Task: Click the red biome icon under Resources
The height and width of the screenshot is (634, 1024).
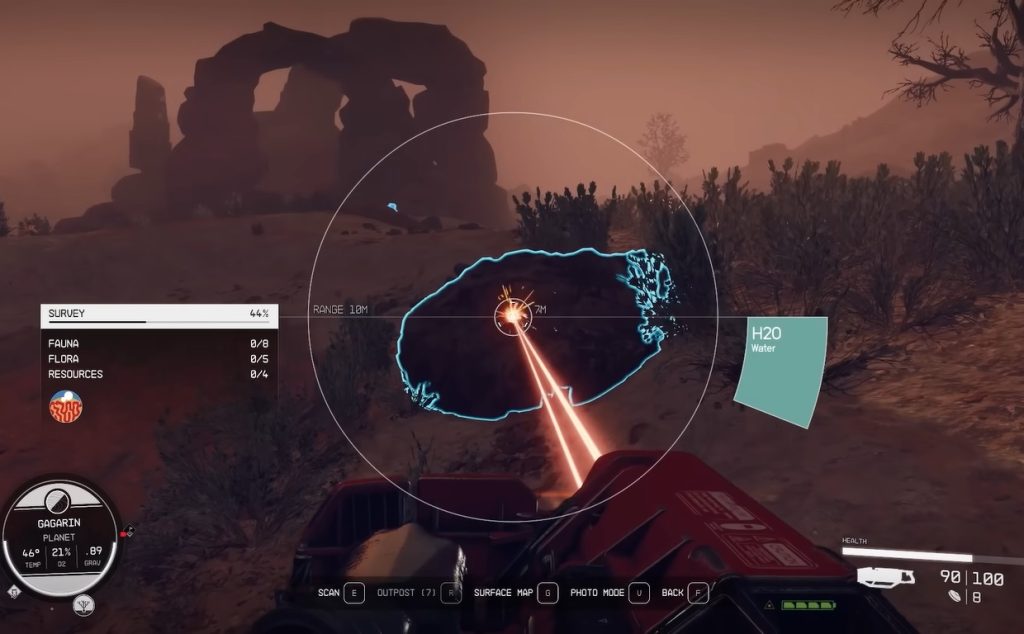Action: [x=65, y=405]
